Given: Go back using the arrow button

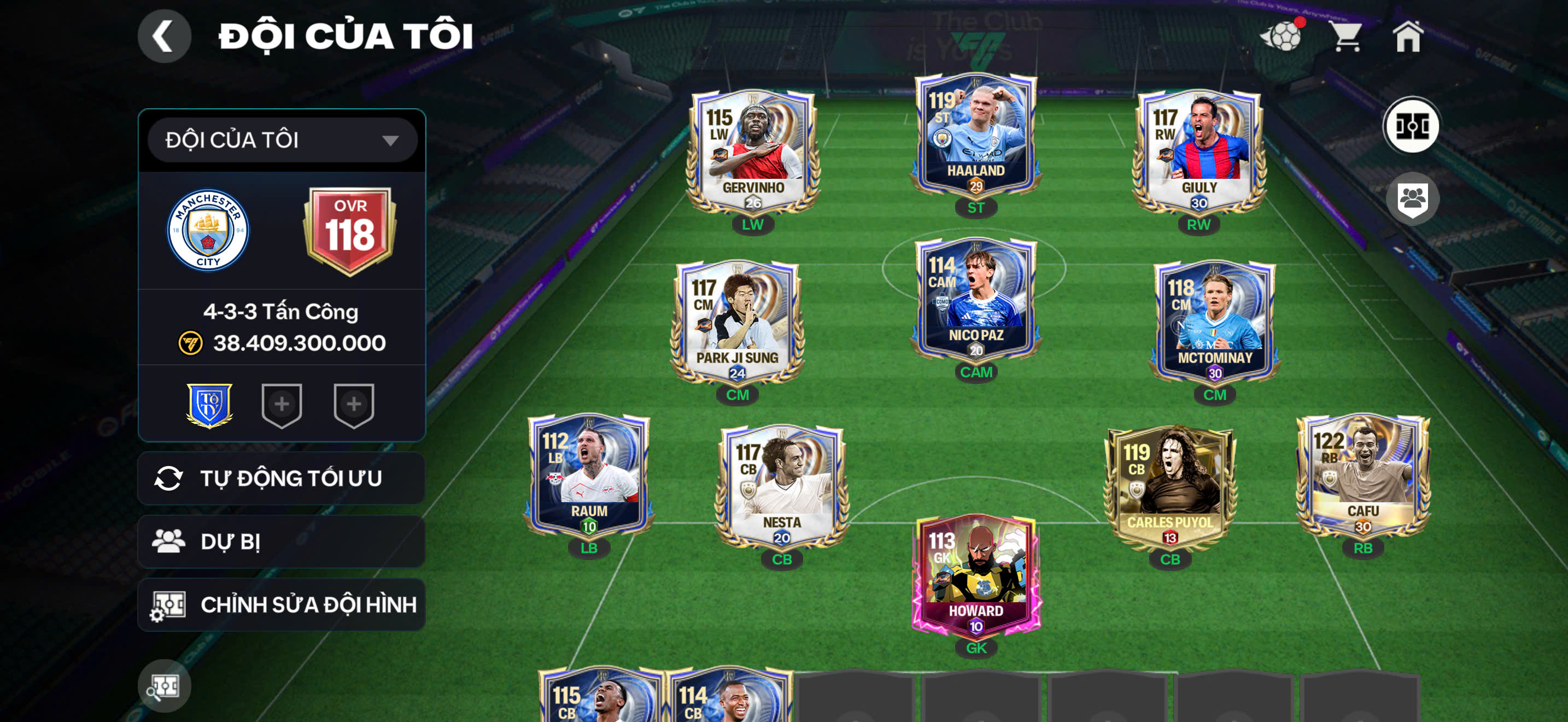Looking at the screenshot, I should (163, 36).
